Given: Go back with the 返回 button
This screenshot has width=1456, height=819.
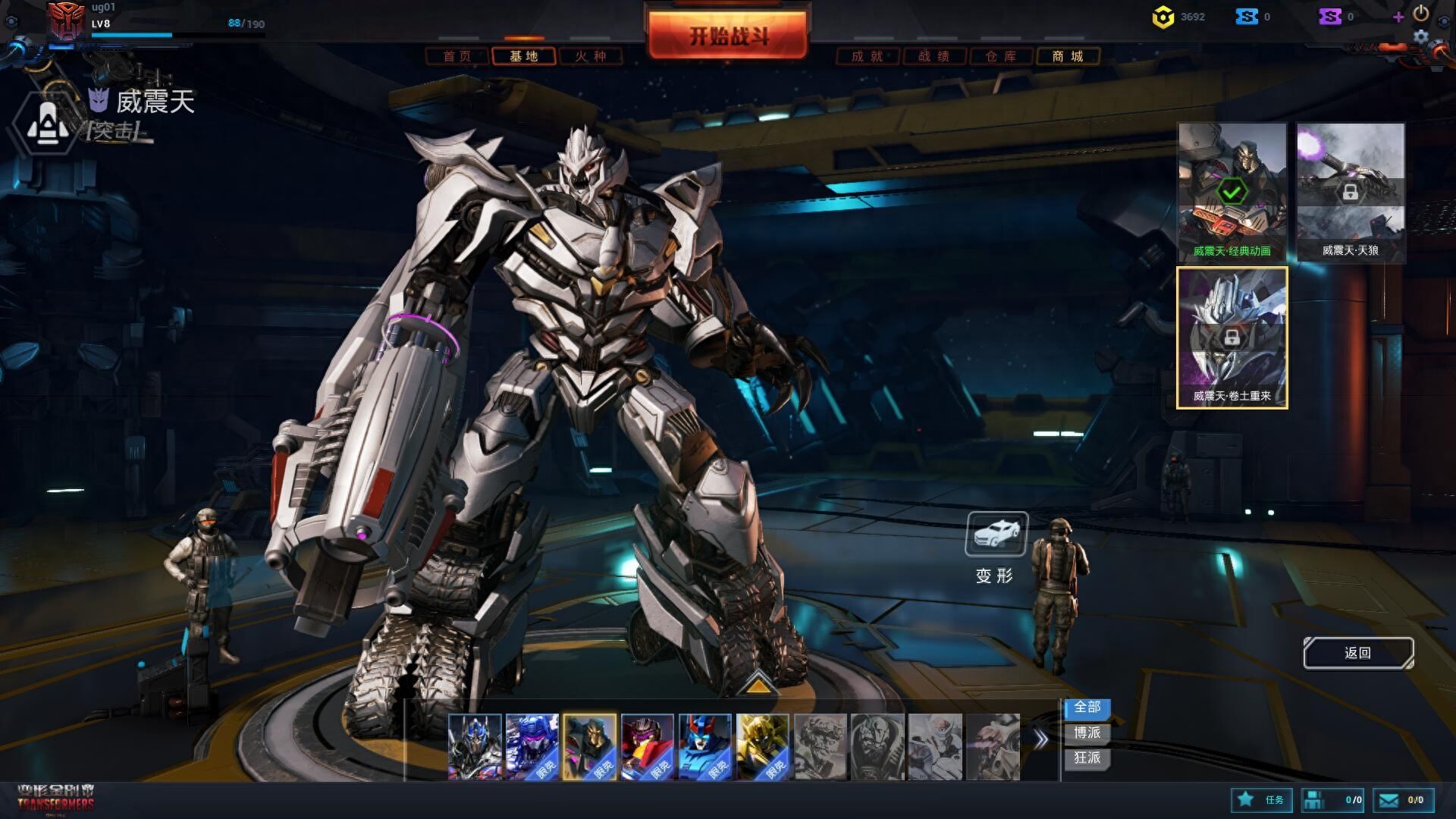Looking at the screenshot, I should point(1357,653).
